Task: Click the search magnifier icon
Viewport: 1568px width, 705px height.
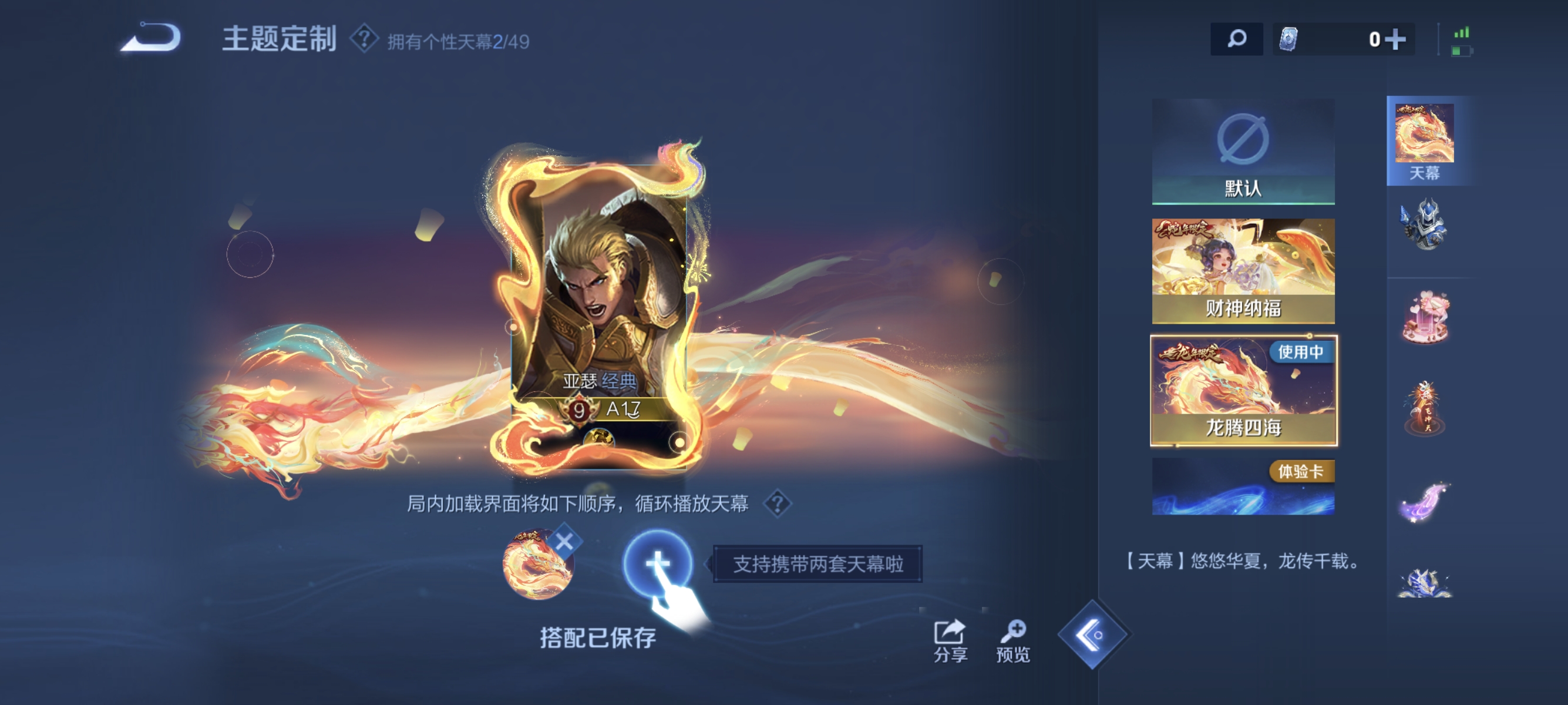Action: [1237, 38]
